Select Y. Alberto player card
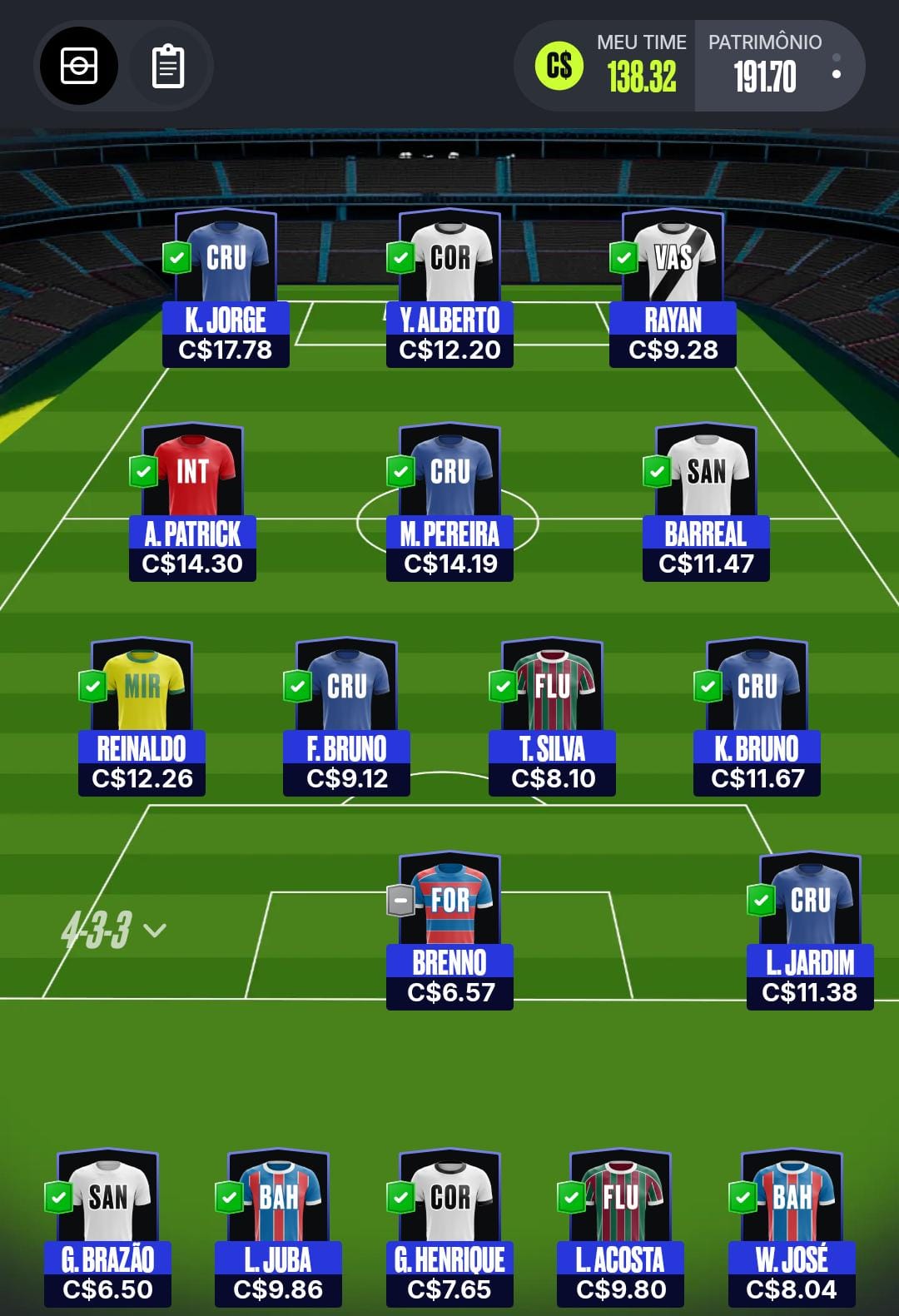899x1316 pixels. point(449,288)
